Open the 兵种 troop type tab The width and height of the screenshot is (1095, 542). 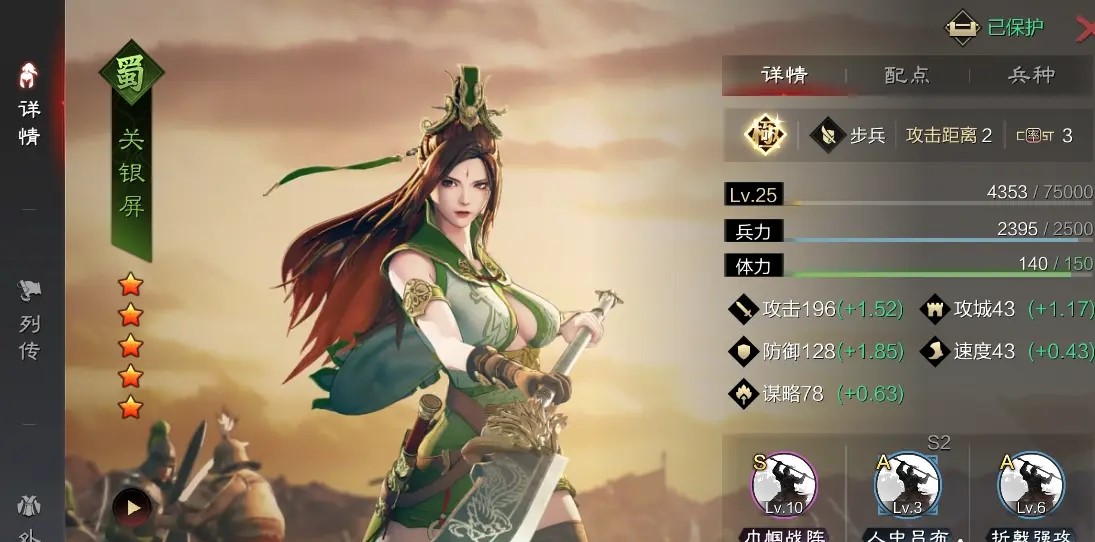1030,75
